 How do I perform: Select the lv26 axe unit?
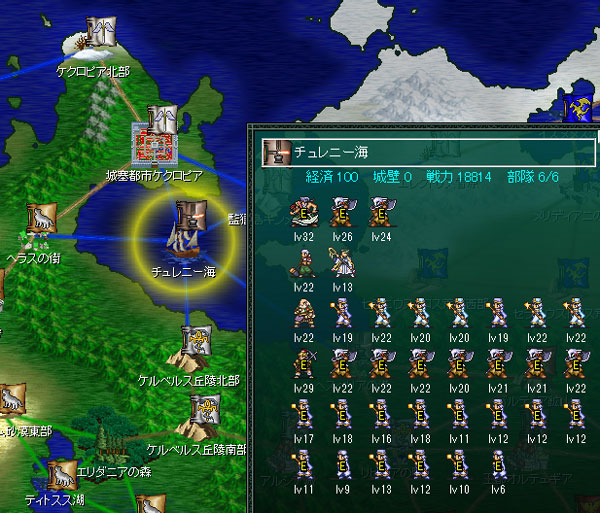point(341,212)
